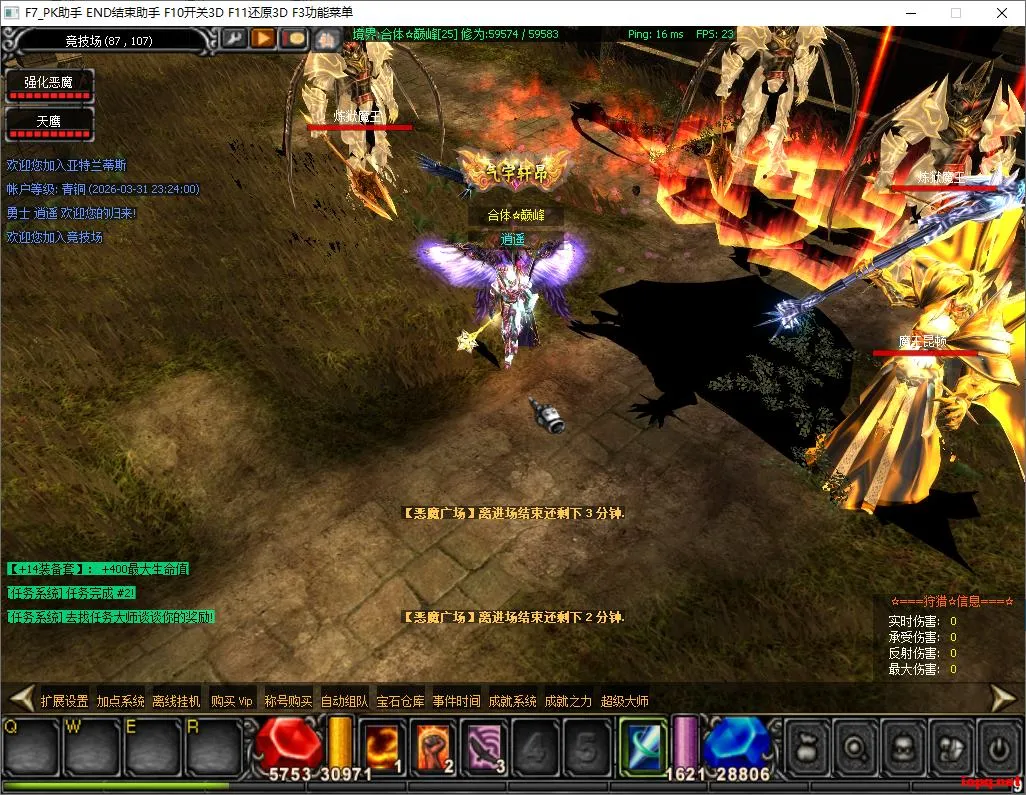Open the 扩展设置 menu
The width and height of the screenshot is (1026, 795).
pyautogui.click(x=64, y=701)
